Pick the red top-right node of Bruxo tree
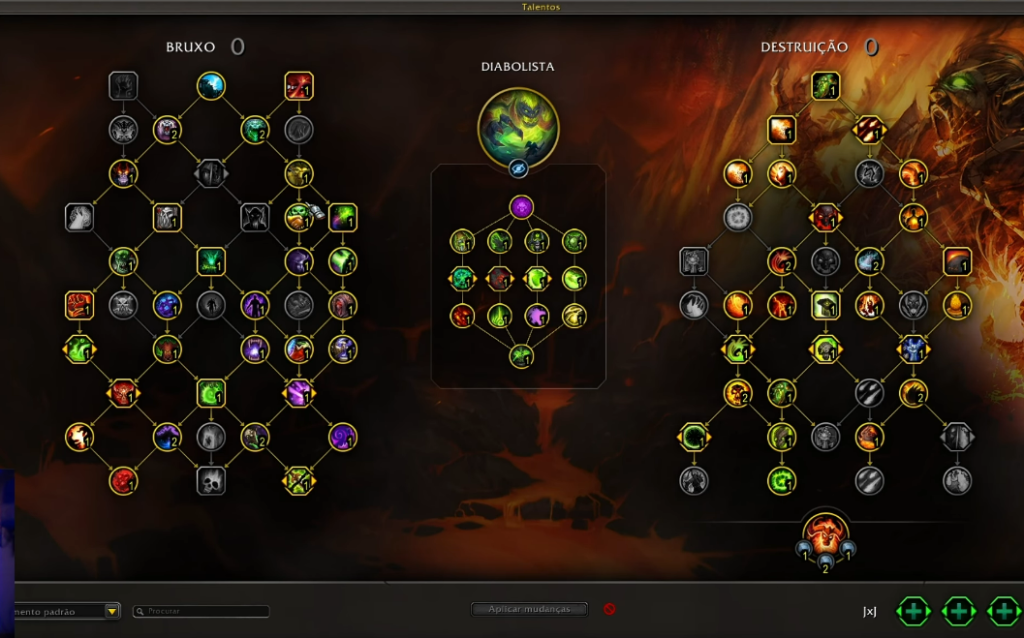This screenshot has height=638, width=1024. click(x=299, y=86)
